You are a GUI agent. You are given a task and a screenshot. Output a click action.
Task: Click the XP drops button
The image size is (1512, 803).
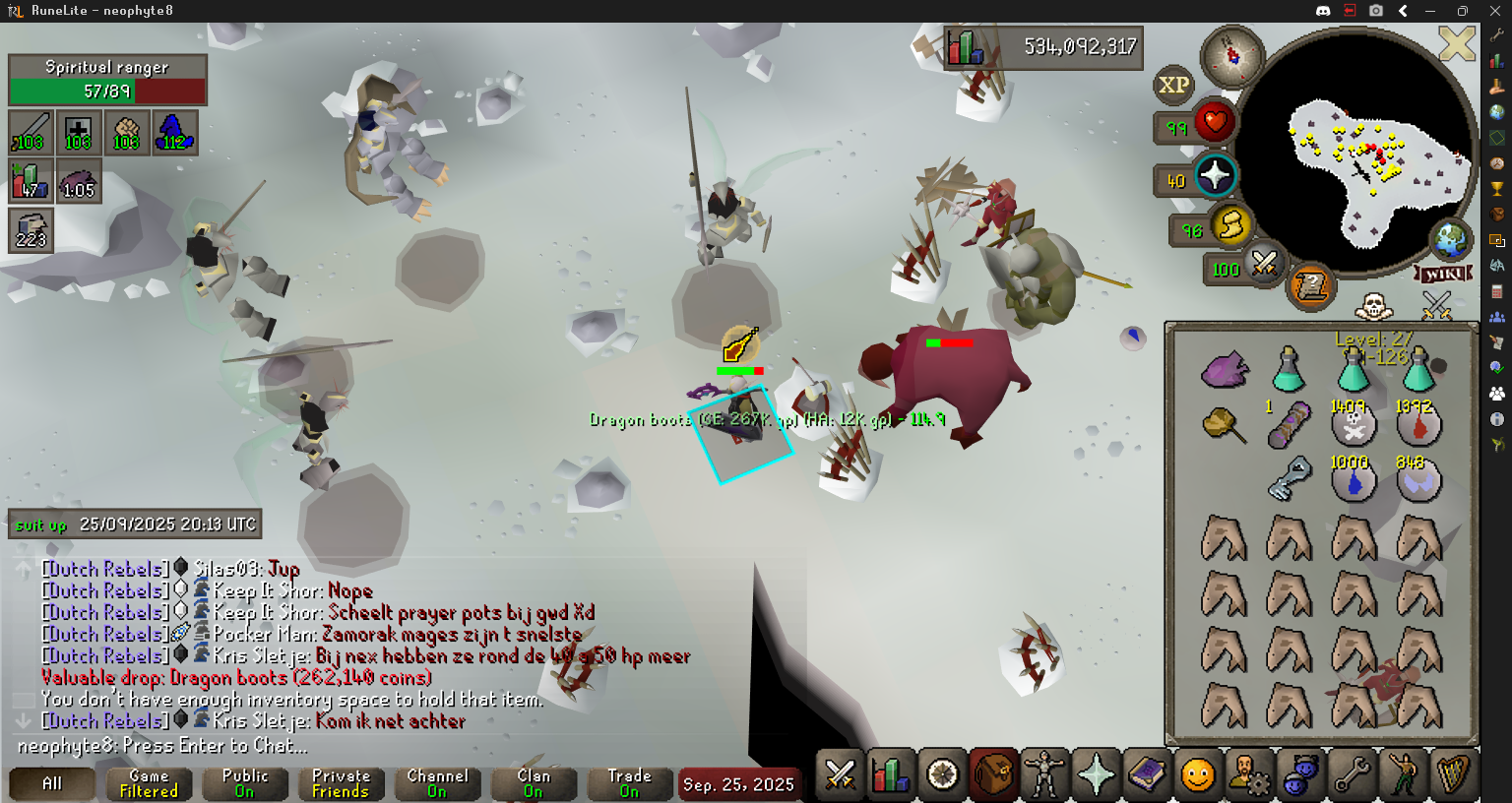pyautogui.click(x=1173, y=86)
